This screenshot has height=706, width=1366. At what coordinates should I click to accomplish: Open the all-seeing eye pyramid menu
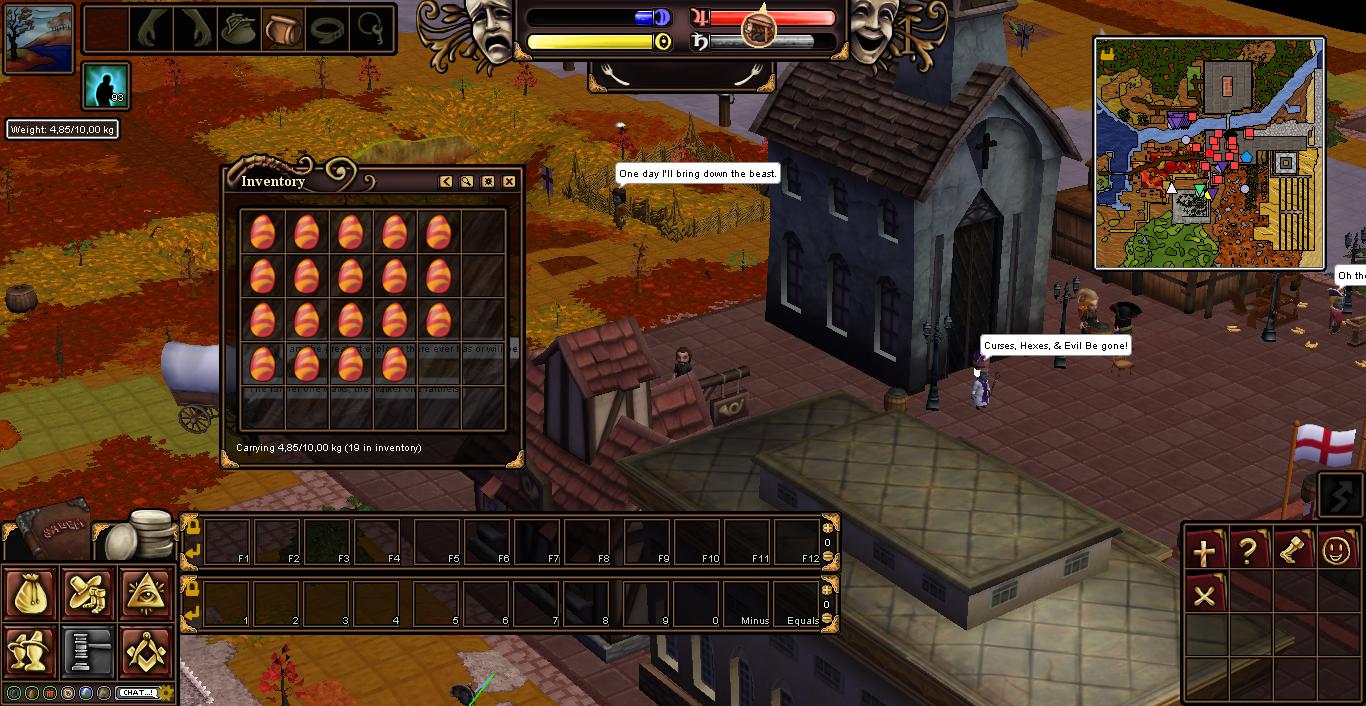(x=147, y=594)
